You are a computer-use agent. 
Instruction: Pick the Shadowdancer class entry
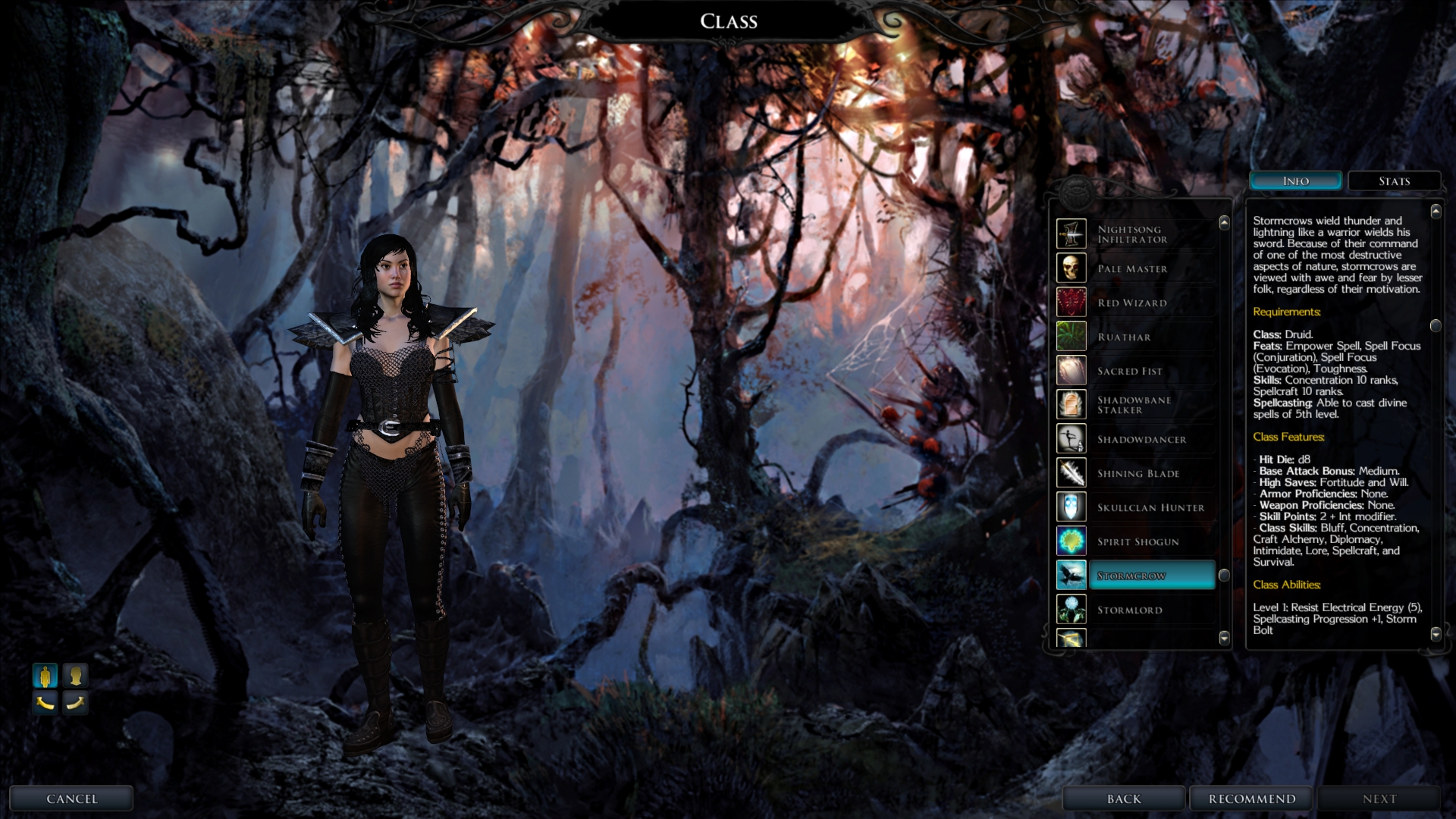(x=1141, y=439)
